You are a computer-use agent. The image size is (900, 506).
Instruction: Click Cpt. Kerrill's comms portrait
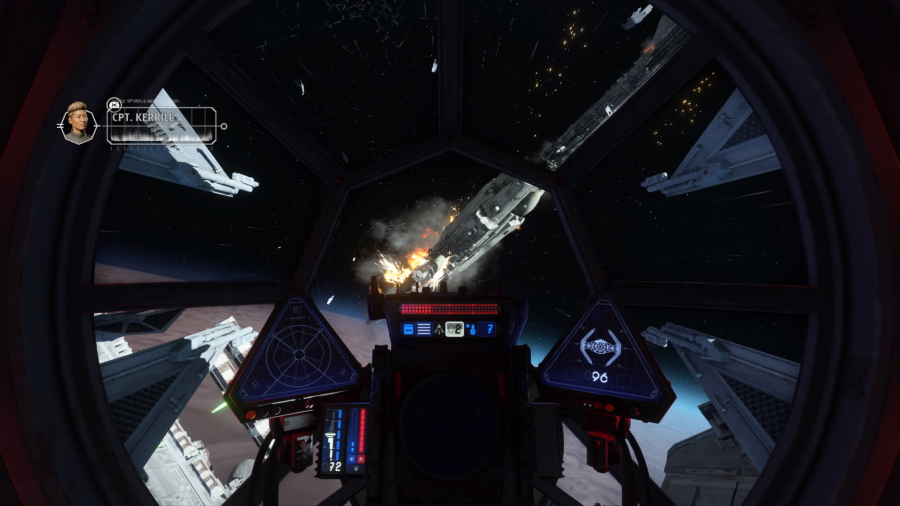pyautogui.click(x=78, y=122)
